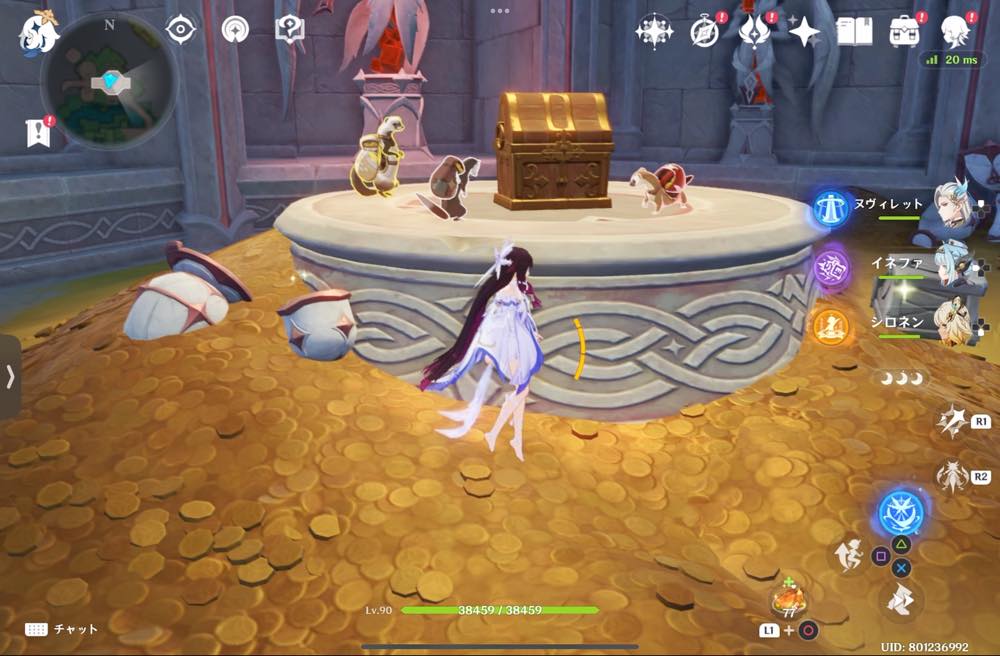Open the backpack inventory
Viewport: 1000px width, 656px height.
pyautogui.click(x=906, y=32)
